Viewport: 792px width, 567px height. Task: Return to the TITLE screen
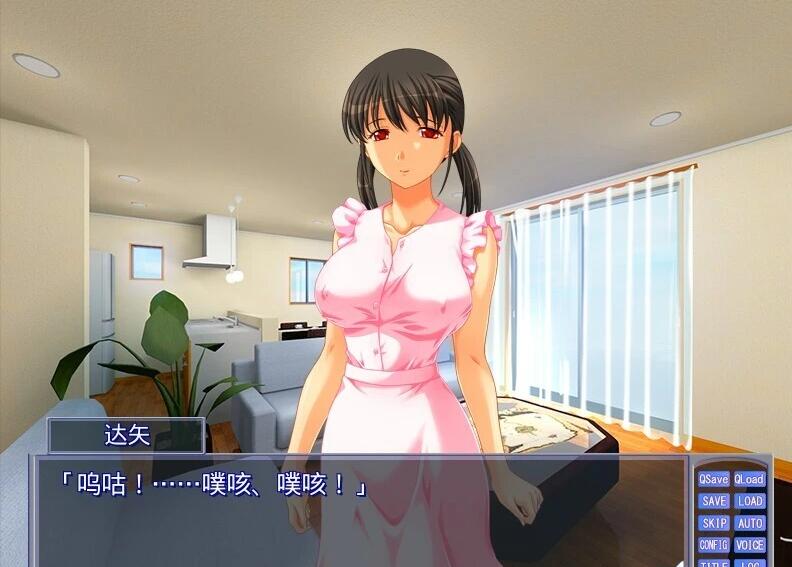point(714,563)
